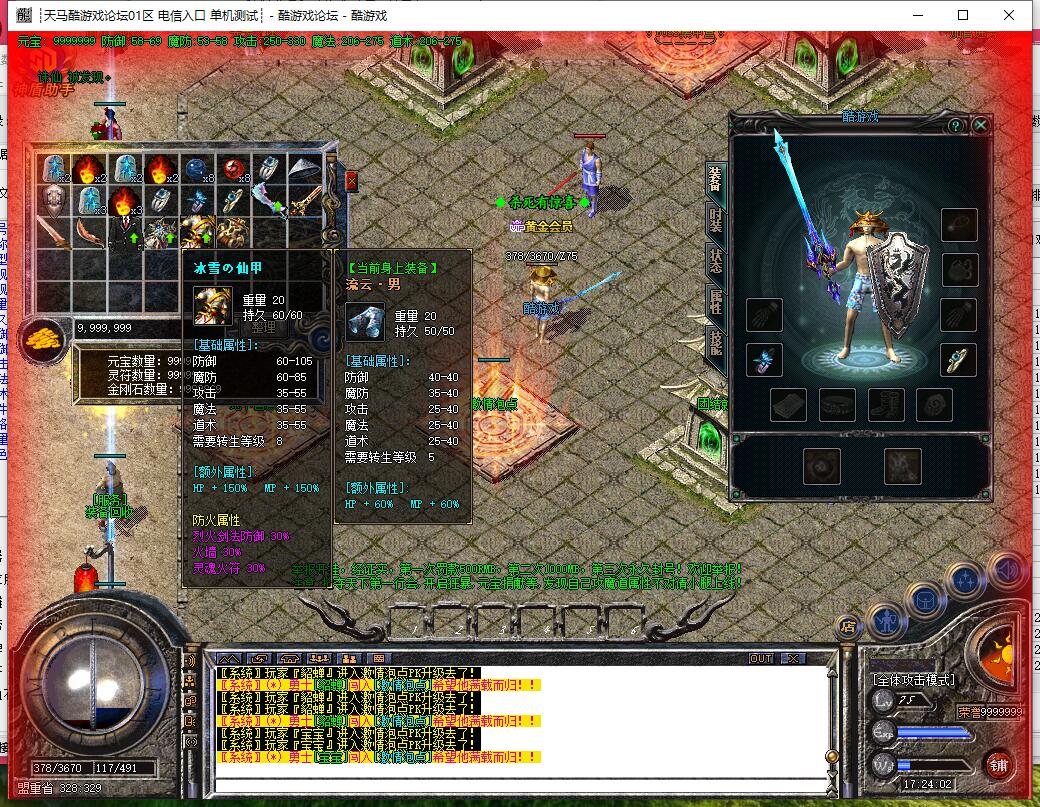Open the round 铺 stall button

996,766
